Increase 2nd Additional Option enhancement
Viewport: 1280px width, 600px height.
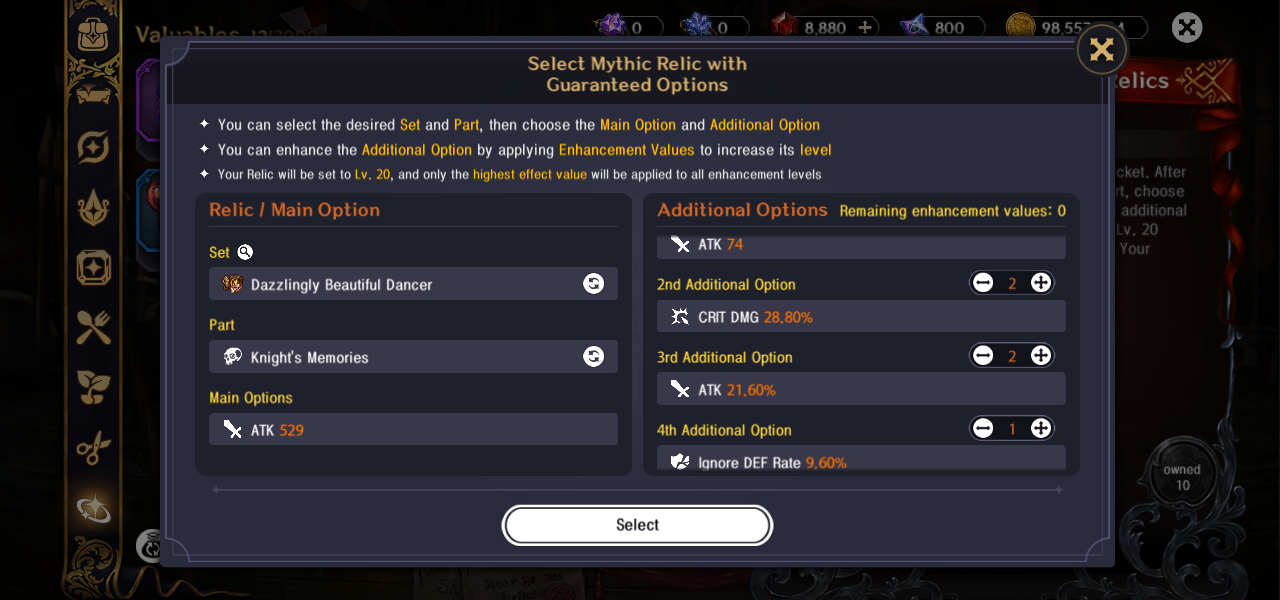(x=1041, y=283)
